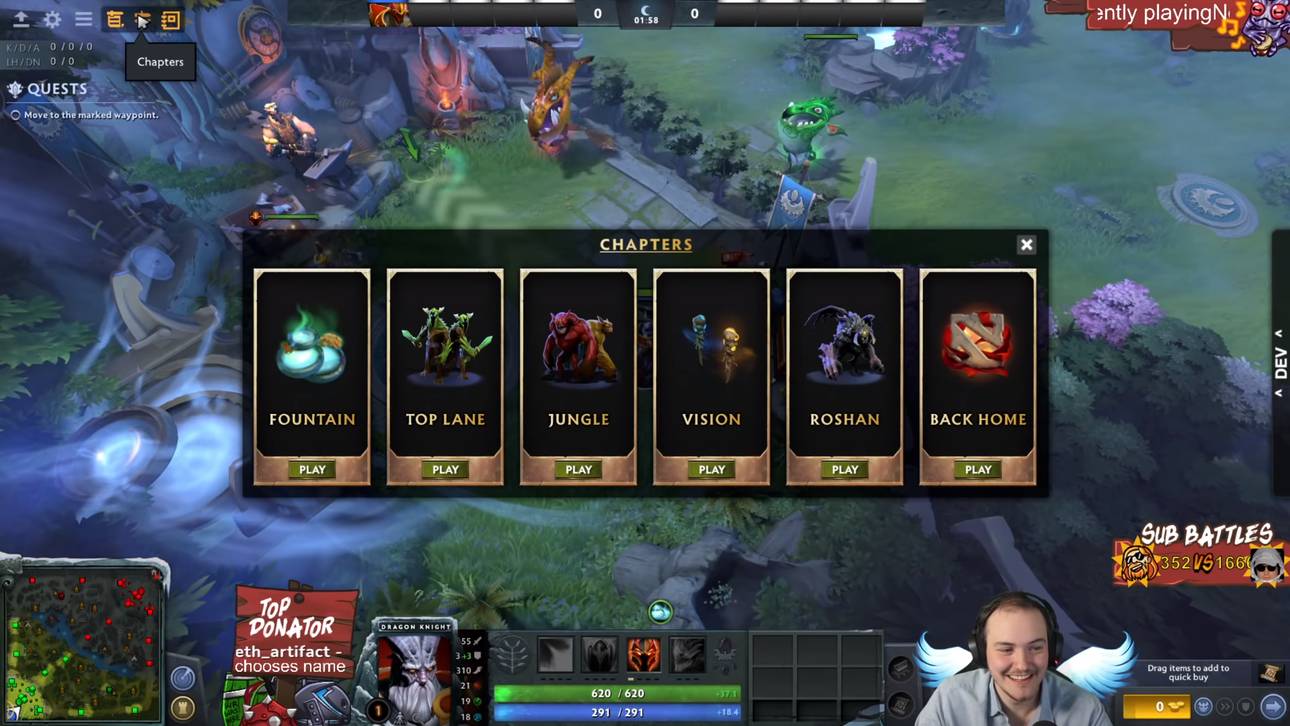Click the Town Portal Scroll item icon
The image size is (1290, 726).
pos(1269,674)
